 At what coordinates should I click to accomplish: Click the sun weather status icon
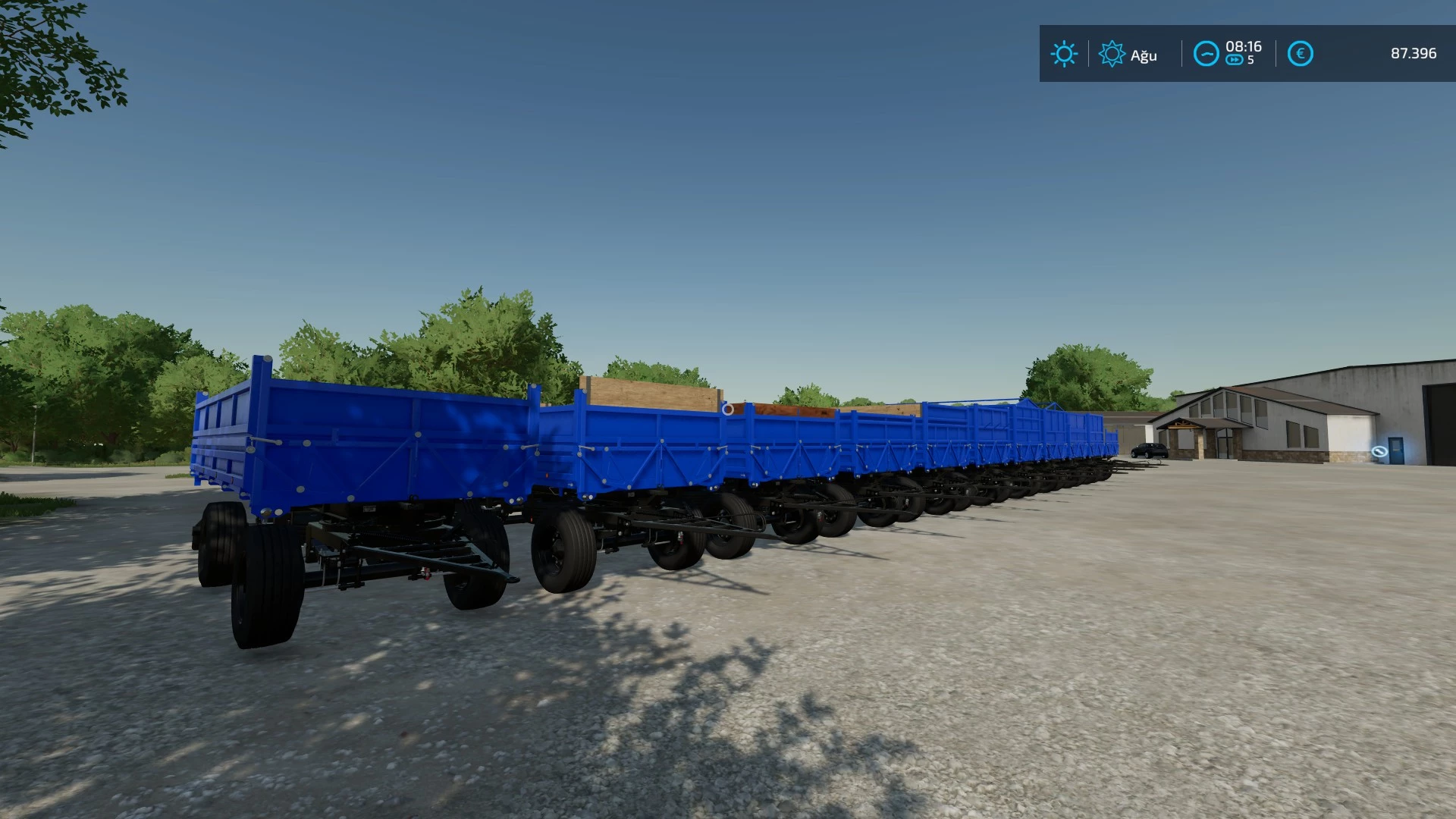(x=1064, y=54)
